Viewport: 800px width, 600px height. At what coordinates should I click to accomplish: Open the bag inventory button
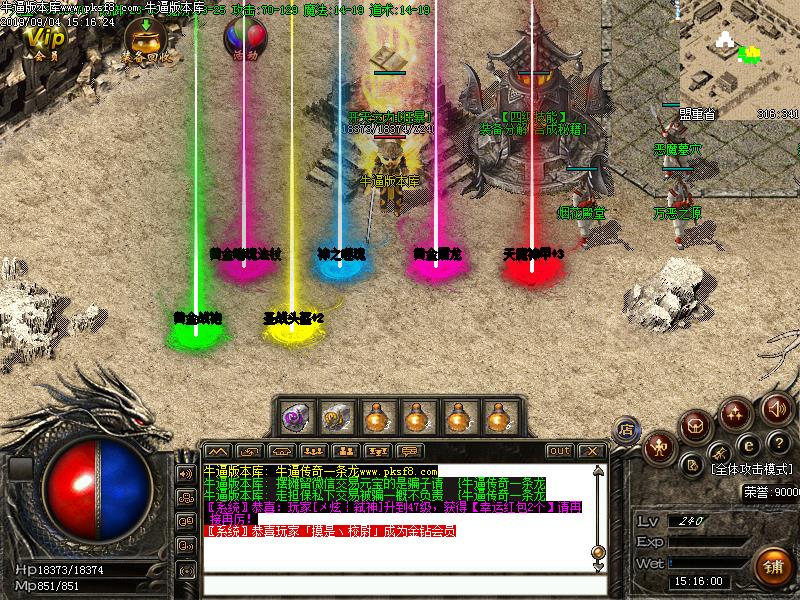click(696, 428)
